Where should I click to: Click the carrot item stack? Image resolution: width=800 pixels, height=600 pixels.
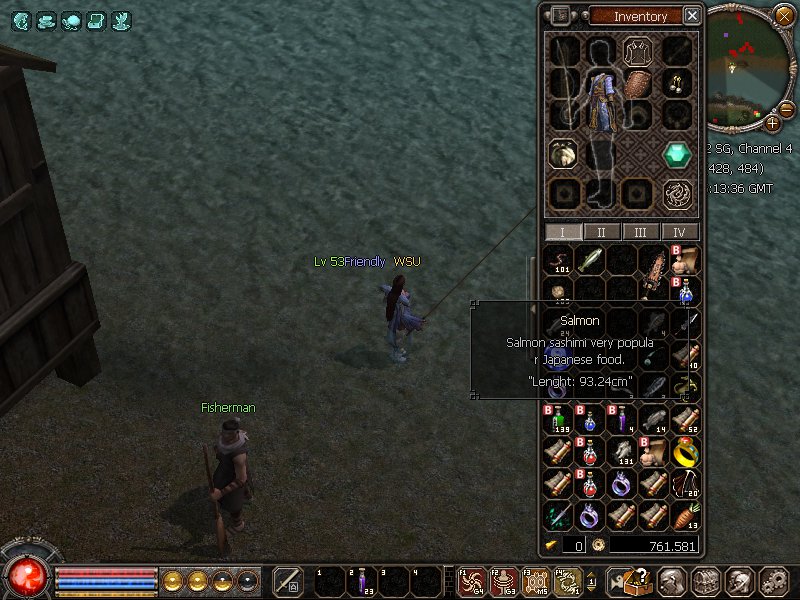point(685,516)
